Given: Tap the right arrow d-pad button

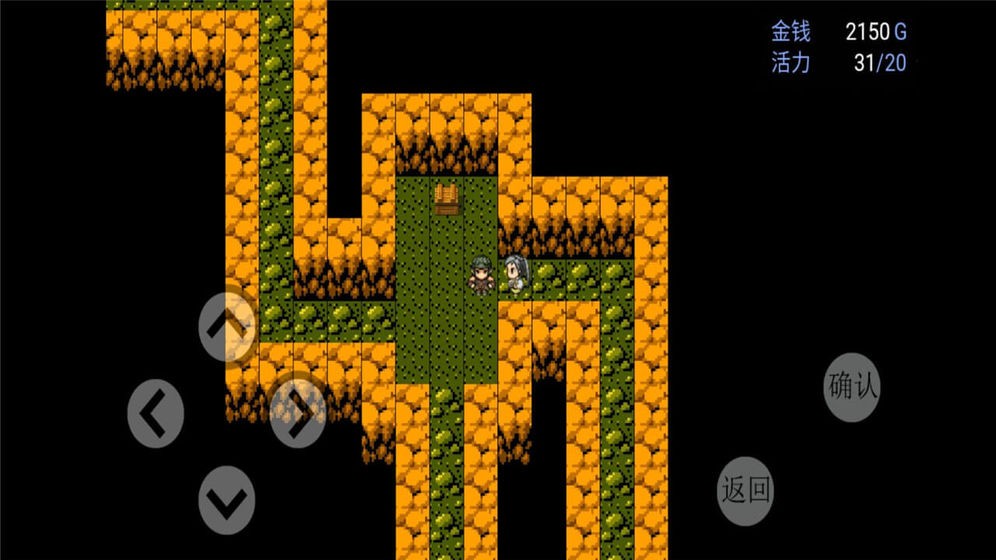Looking at the screenshot, I should tap(298, 411).
